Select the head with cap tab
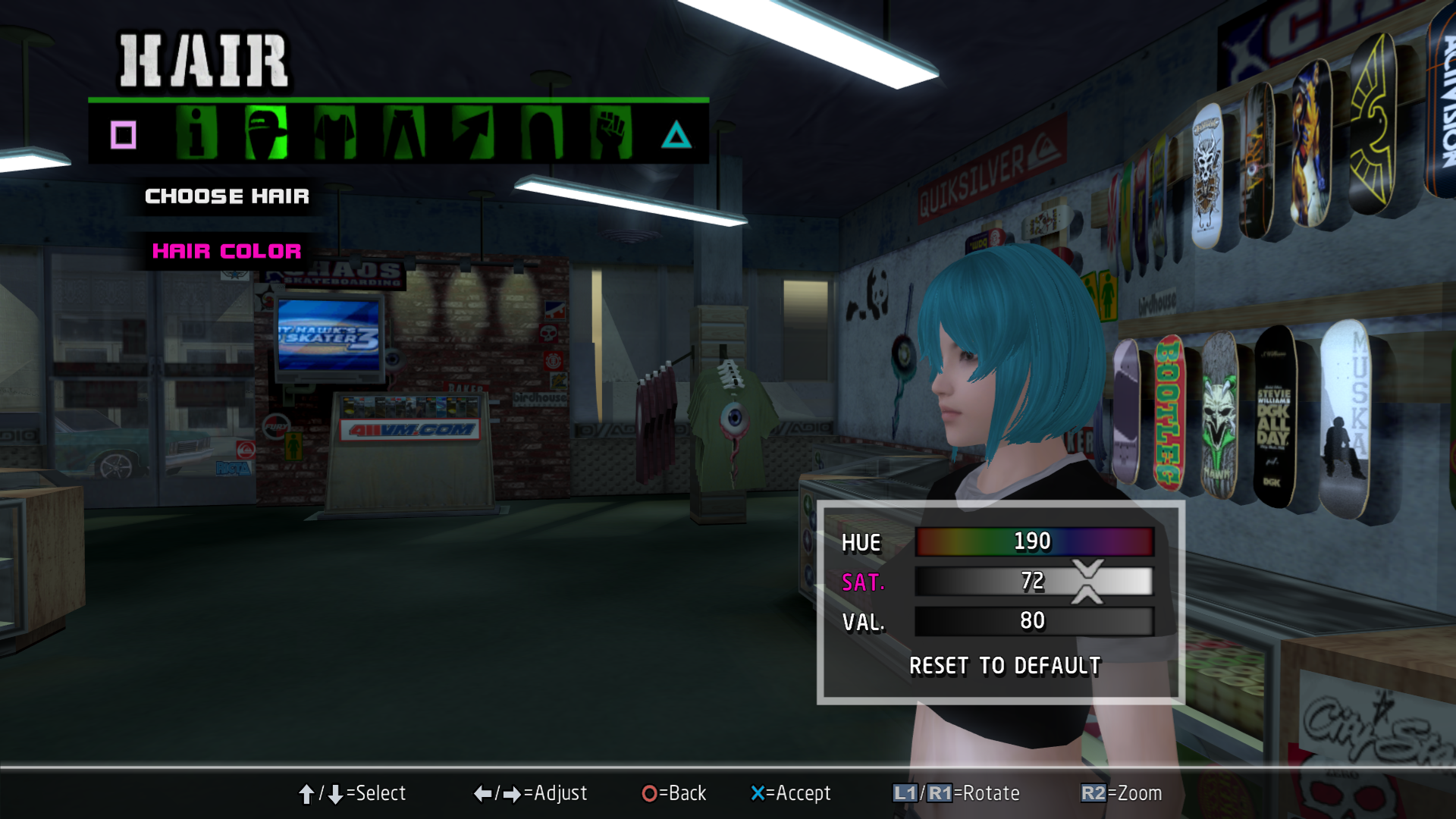 coord(266,133)
